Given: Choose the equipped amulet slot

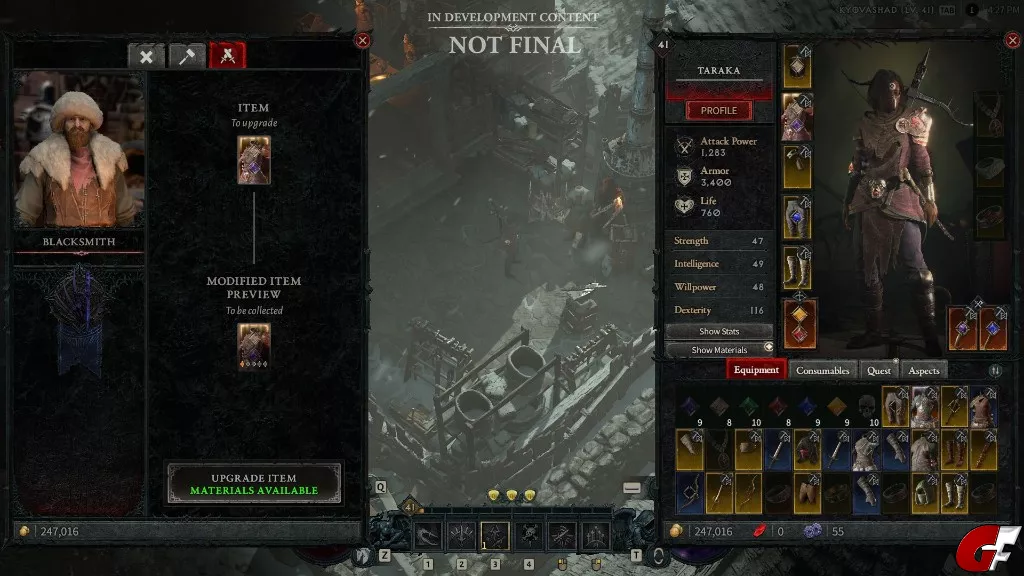Looking at the screenshot, I should click(x=989, y=115).
